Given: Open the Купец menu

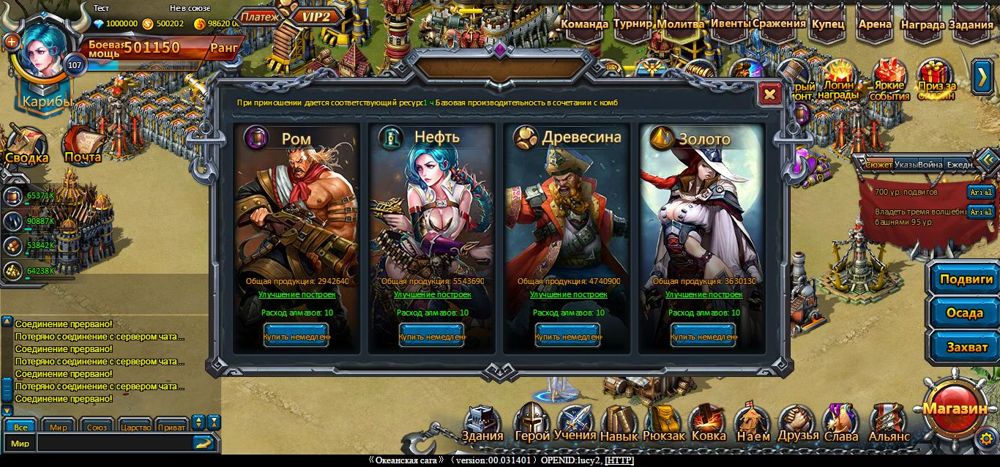Looking at the screenshot, I should coord(828,24).
